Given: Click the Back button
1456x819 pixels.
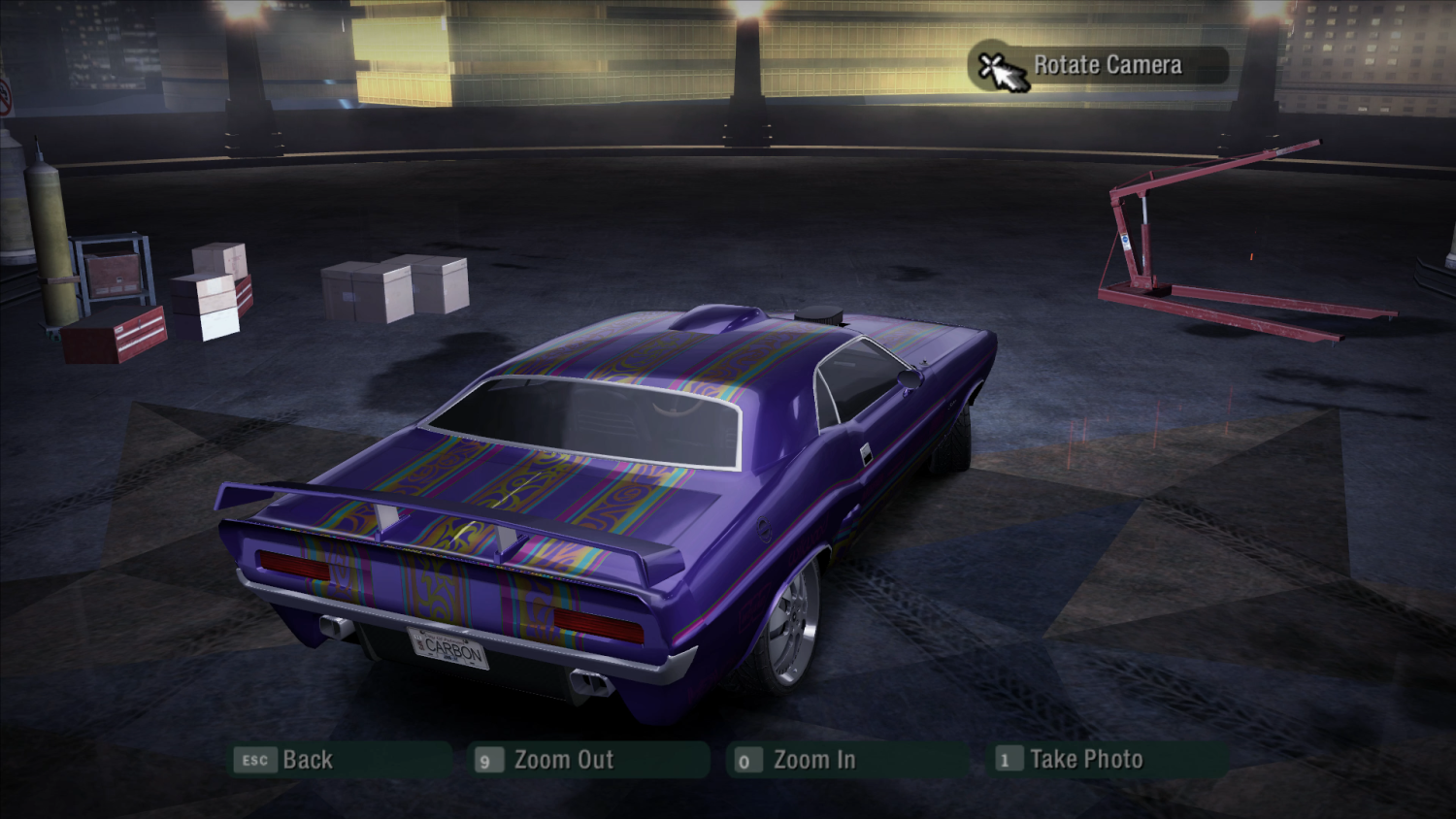Looking at the screenshot, I should tap(306, 760).
